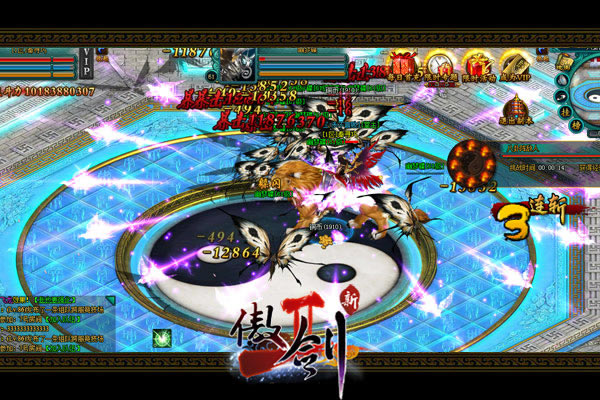The height and width of the screenshot is (400, 600).
Task: Click the 成为VIP gold card icon
Action: (x=517, y=62)
